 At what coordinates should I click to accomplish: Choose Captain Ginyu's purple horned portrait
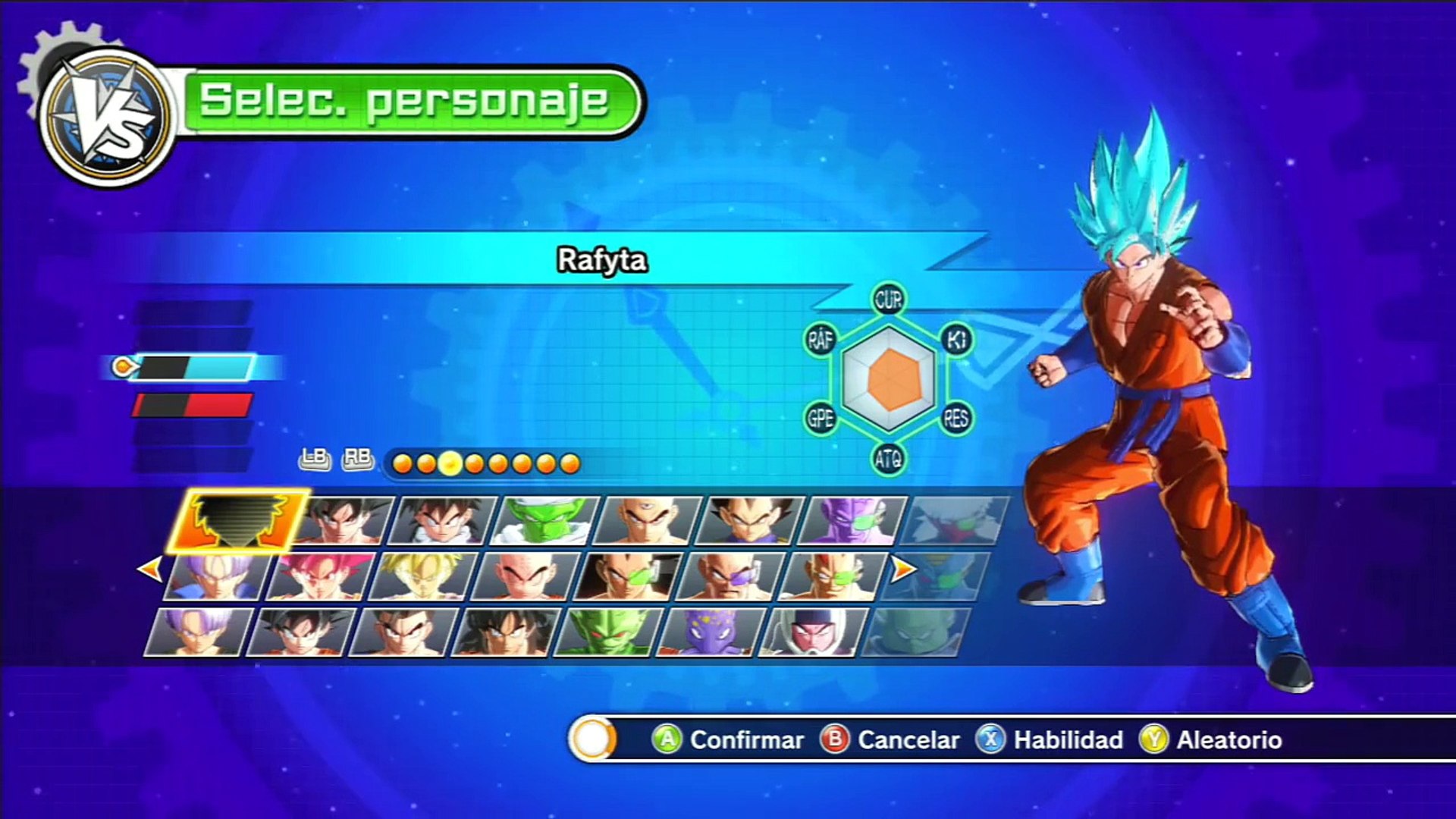852,521
